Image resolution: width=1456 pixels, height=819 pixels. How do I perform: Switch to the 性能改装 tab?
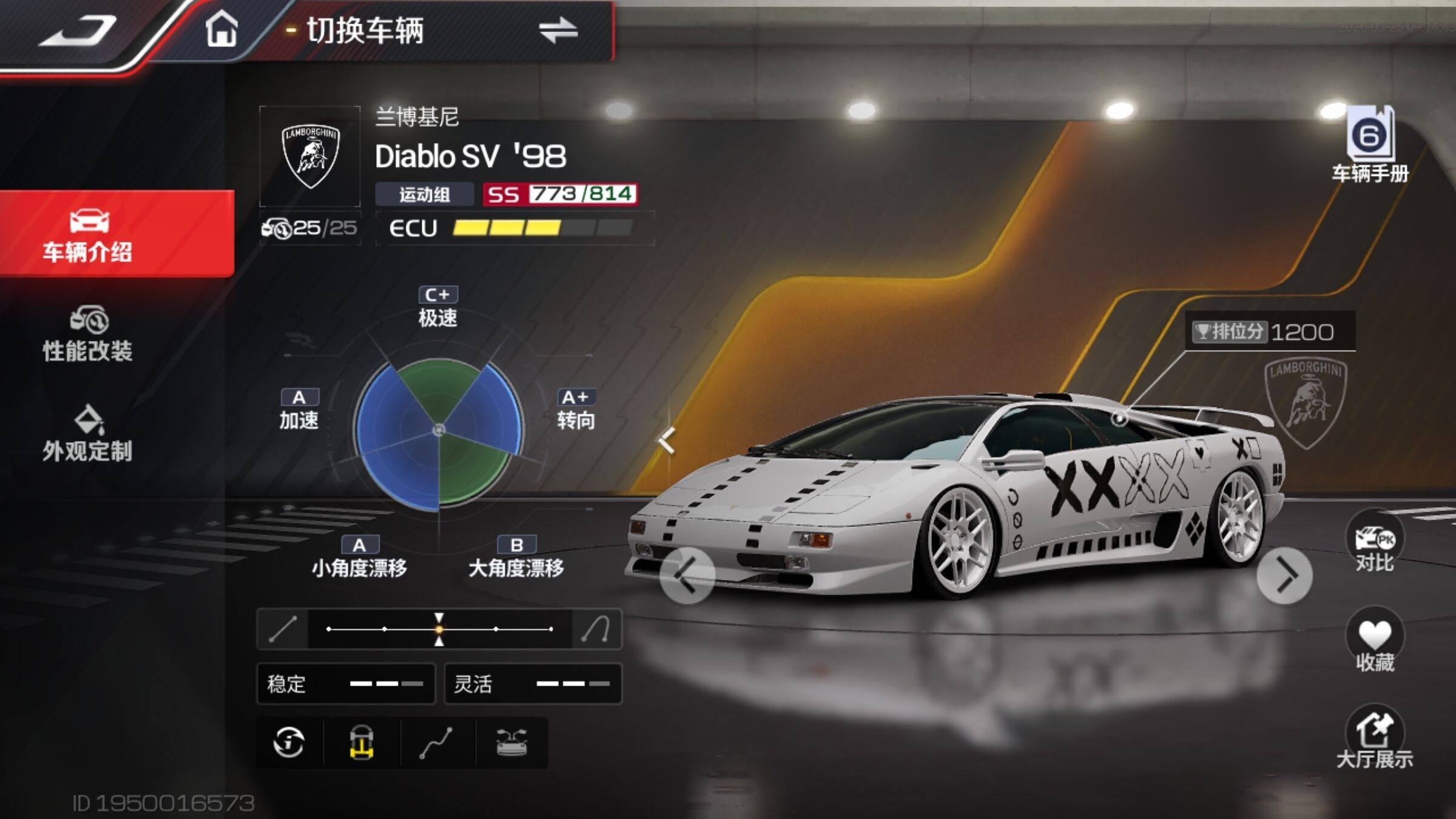[x=88, y=335]
